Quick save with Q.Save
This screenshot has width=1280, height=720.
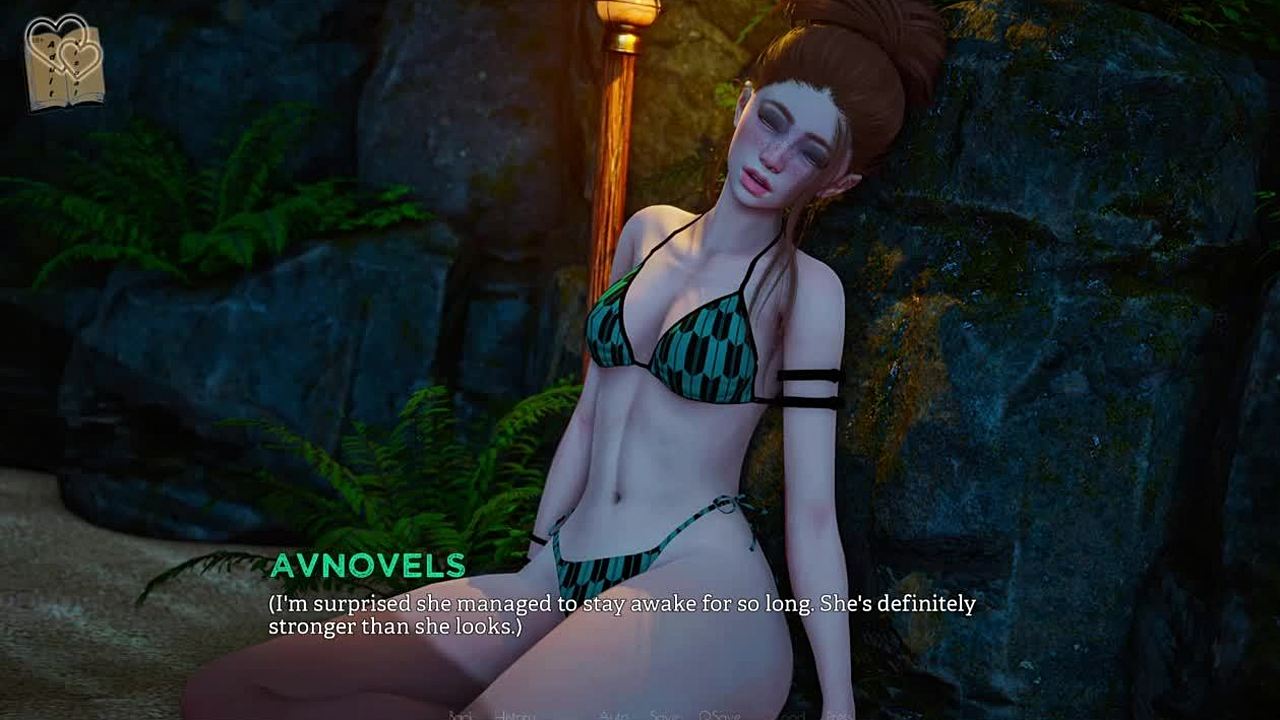(719, 715)
